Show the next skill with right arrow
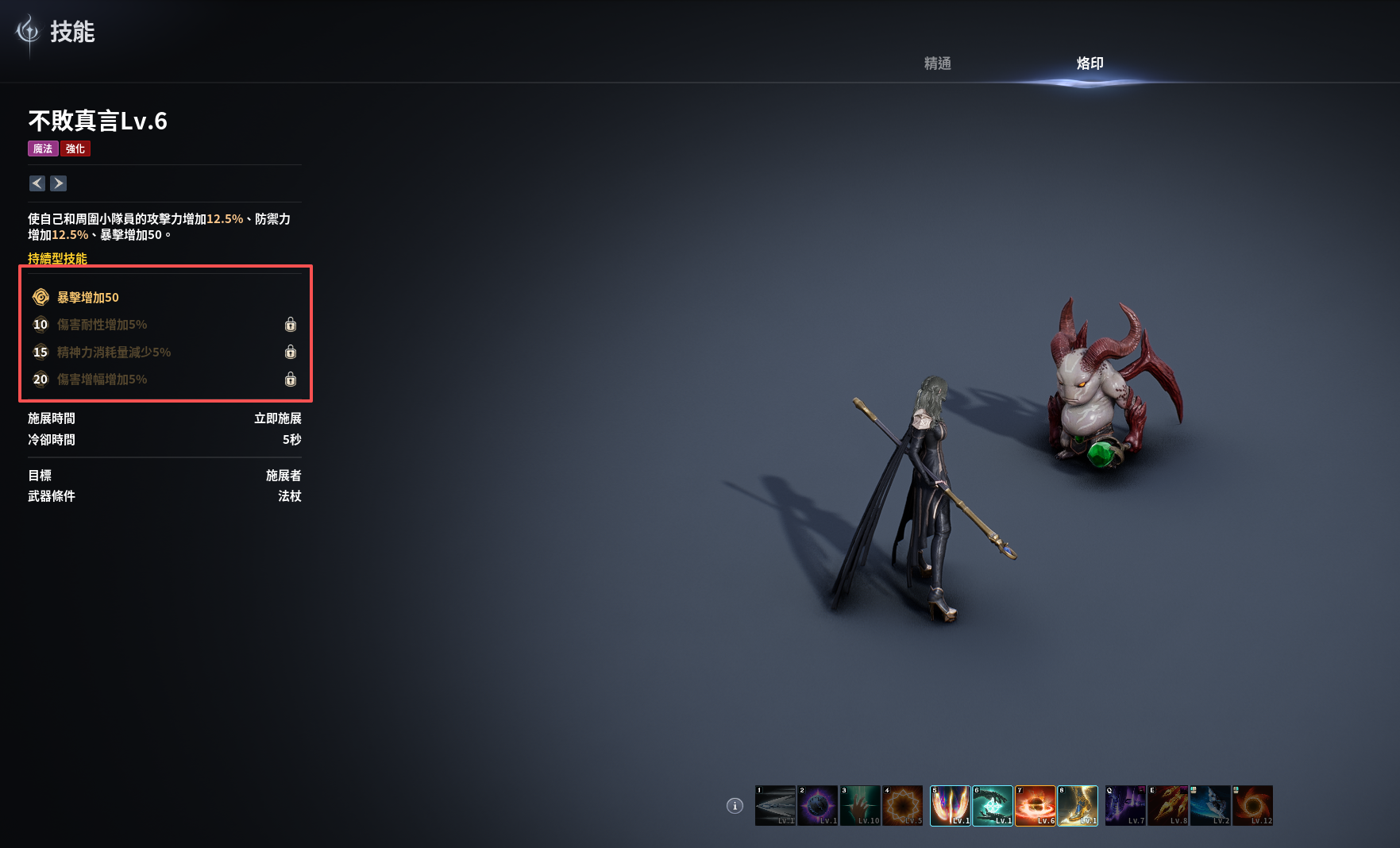The height and width of the screenshot is (848, 1400). tap(59, 183)
